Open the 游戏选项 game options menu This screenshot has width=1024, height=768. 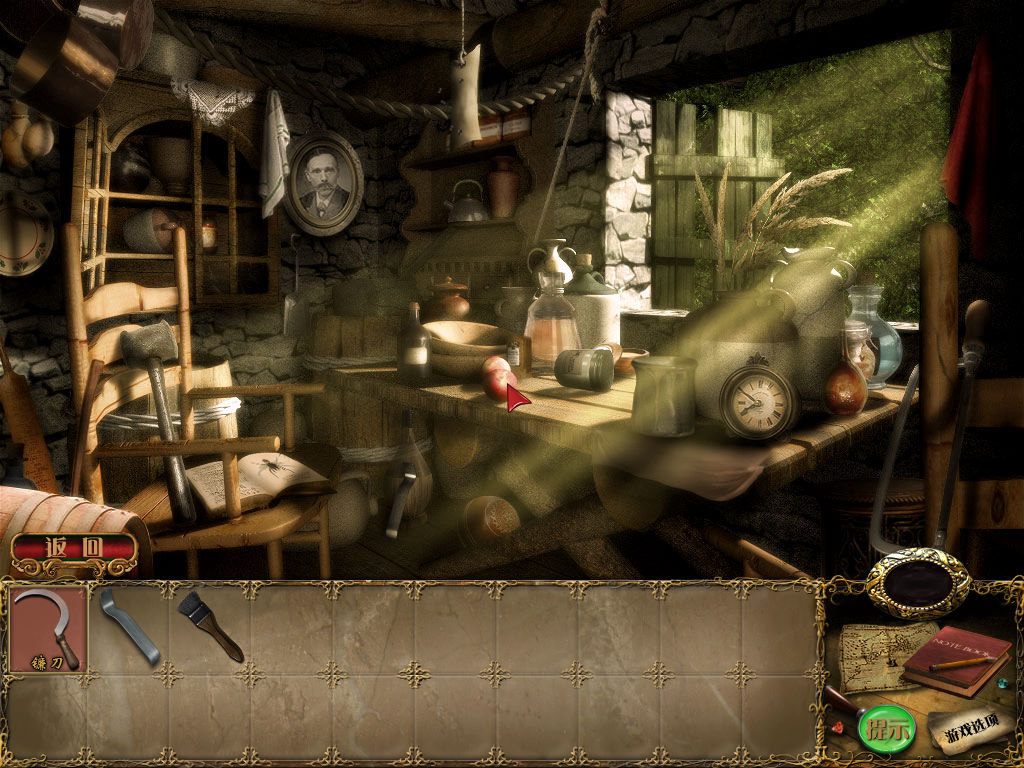[965, 728]
